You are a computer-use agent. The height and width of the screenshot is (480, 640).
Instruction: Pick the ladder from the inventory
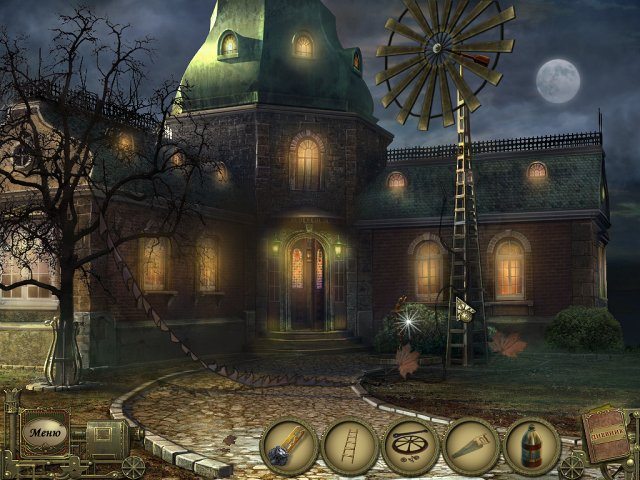(x=350, y=446)
